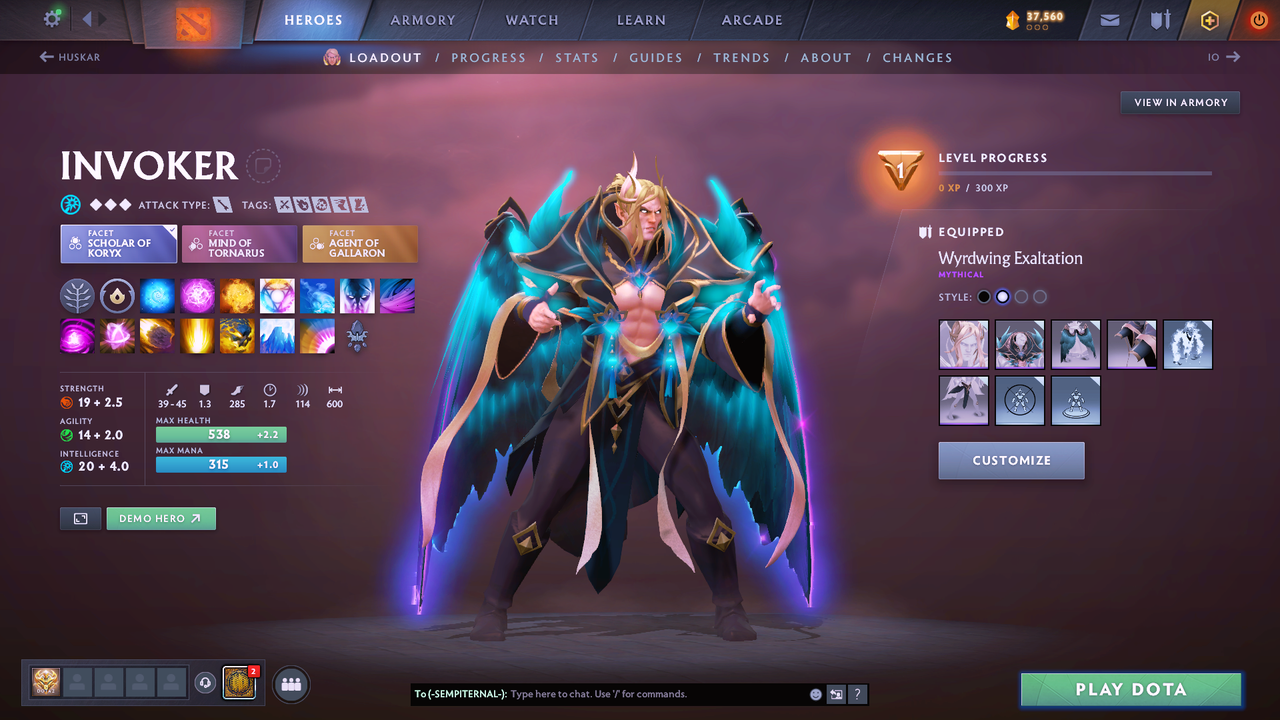Select the Quas ability icon
Screen dimensions: 1280x720
pyautogui.click(x=157, y=295)
